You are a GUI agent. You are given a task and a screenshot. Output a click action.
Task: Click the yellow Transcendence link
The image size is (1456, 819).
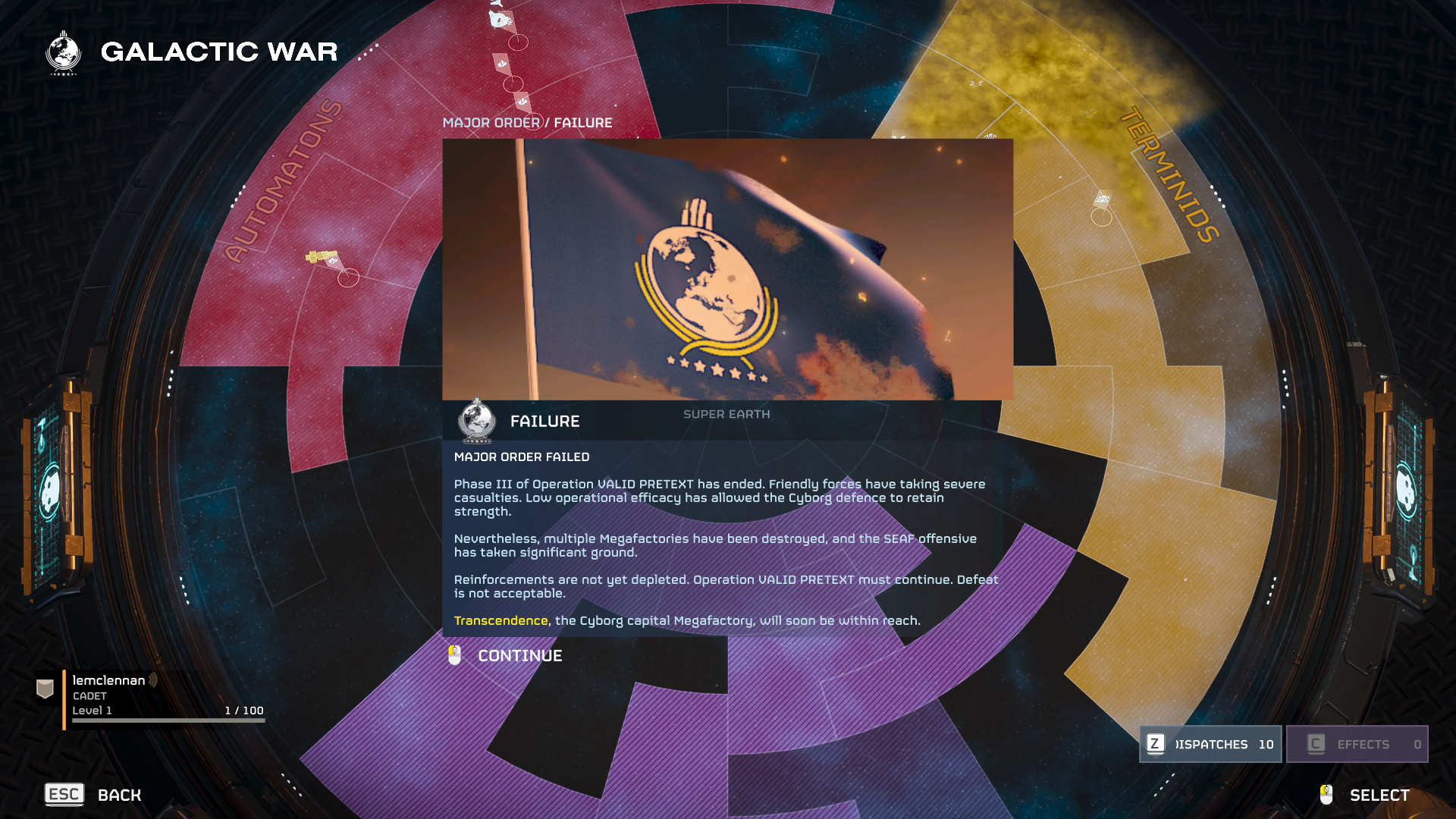pyautogui.click(x=500, y=621)
